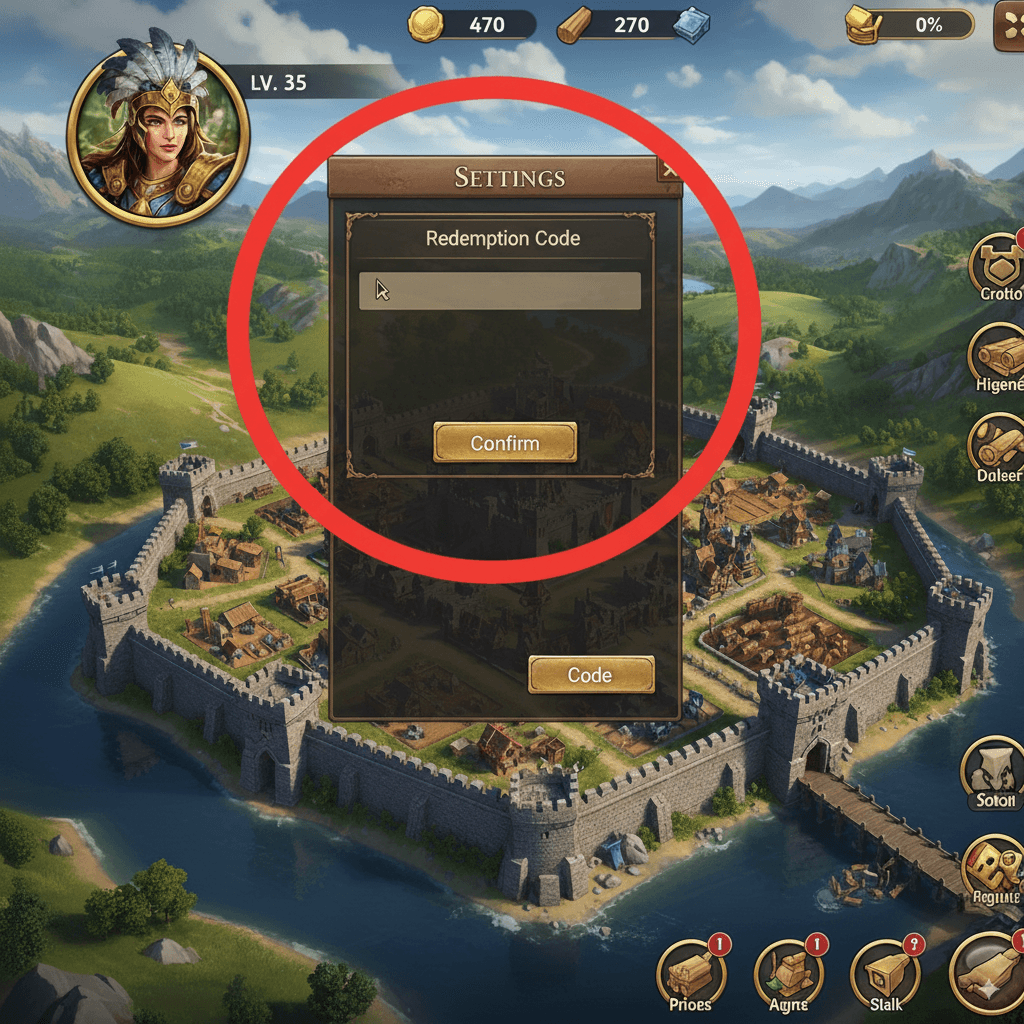This screenshot has width=1024, height=1024.
Task: Open the Soton icon
Action: pos(994,767)
